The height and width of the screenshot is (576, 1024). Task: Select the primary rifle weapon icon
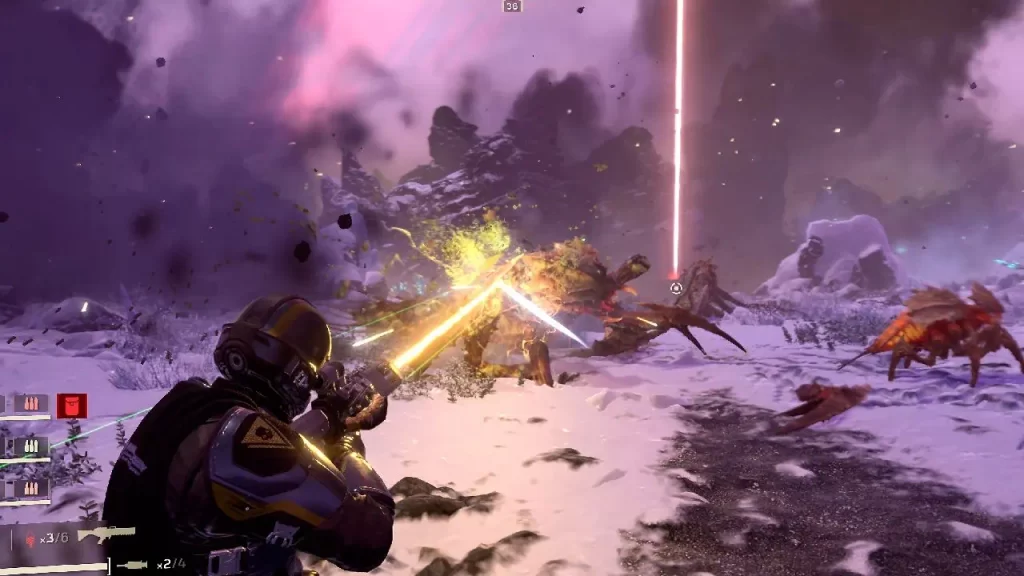(x=105, y=535)
